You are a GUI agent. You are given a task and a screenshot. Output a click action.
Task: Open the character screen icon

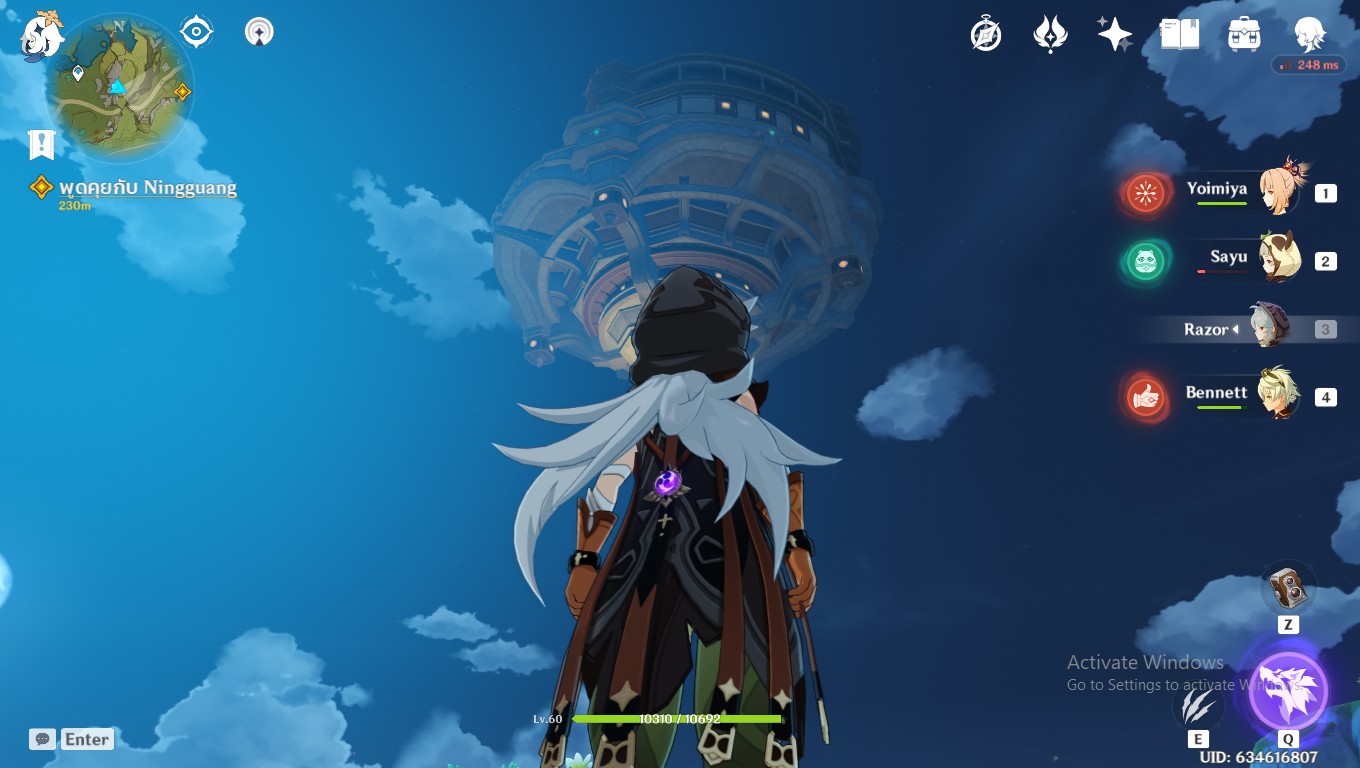coord(1309,35)
